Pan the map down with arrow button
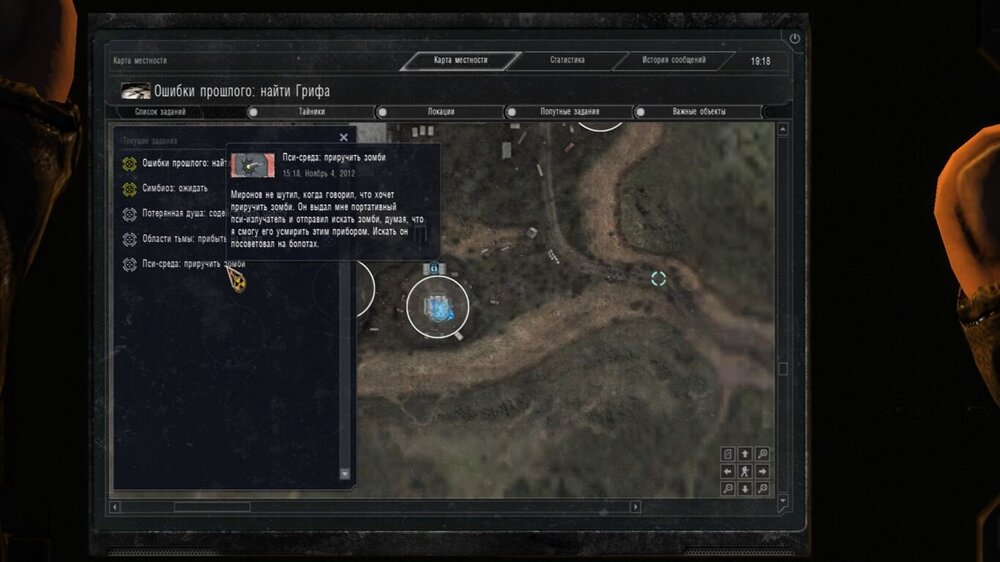 pos(745,488)
